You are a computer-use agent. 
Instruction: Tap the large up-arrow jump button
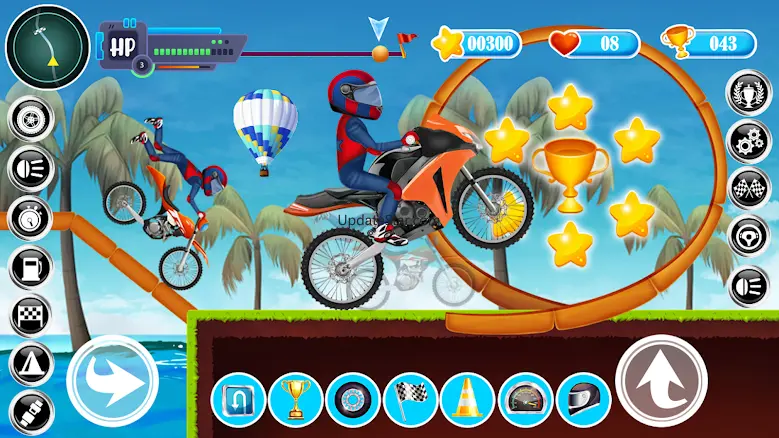coord(661,381)
